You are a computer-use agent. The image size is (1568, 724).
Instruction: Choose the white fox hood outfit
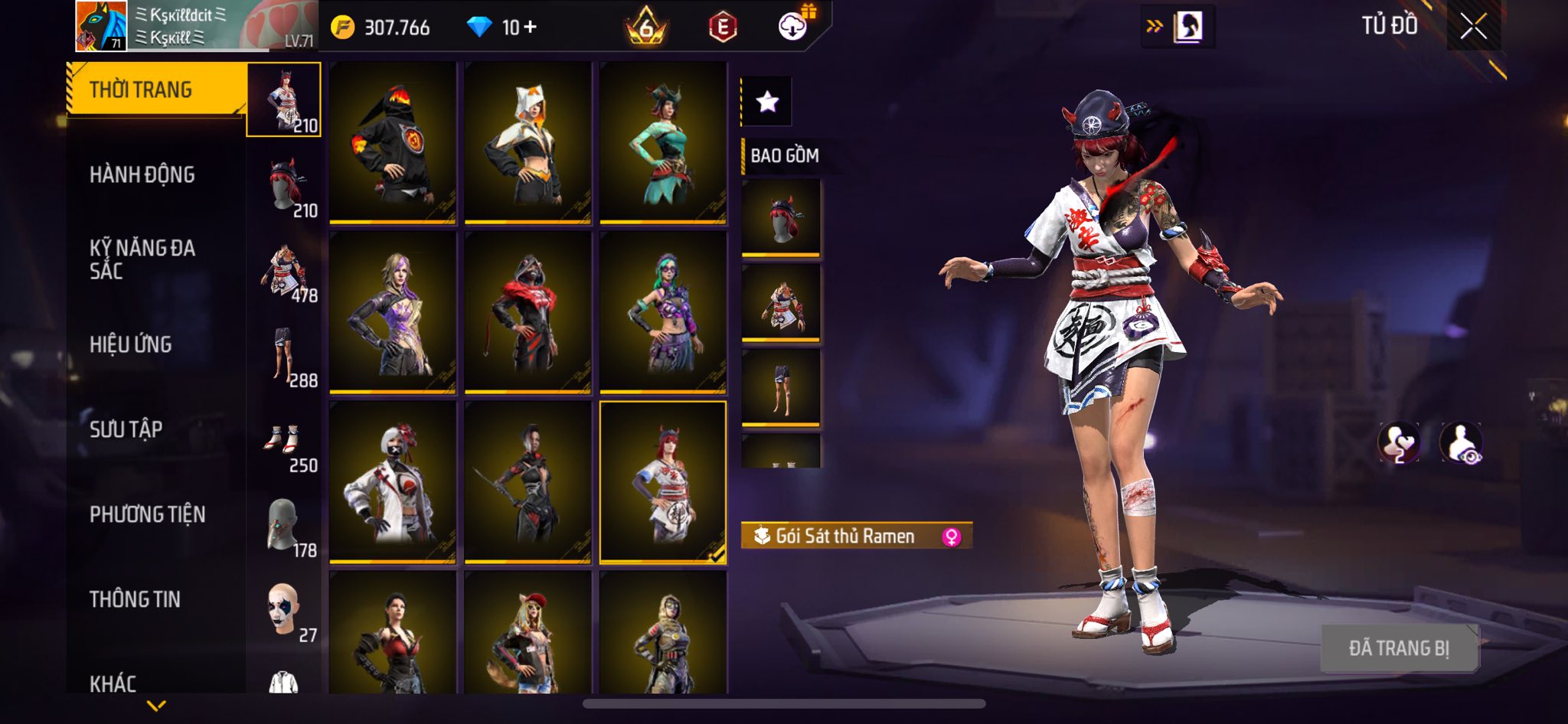click(528, 143)
